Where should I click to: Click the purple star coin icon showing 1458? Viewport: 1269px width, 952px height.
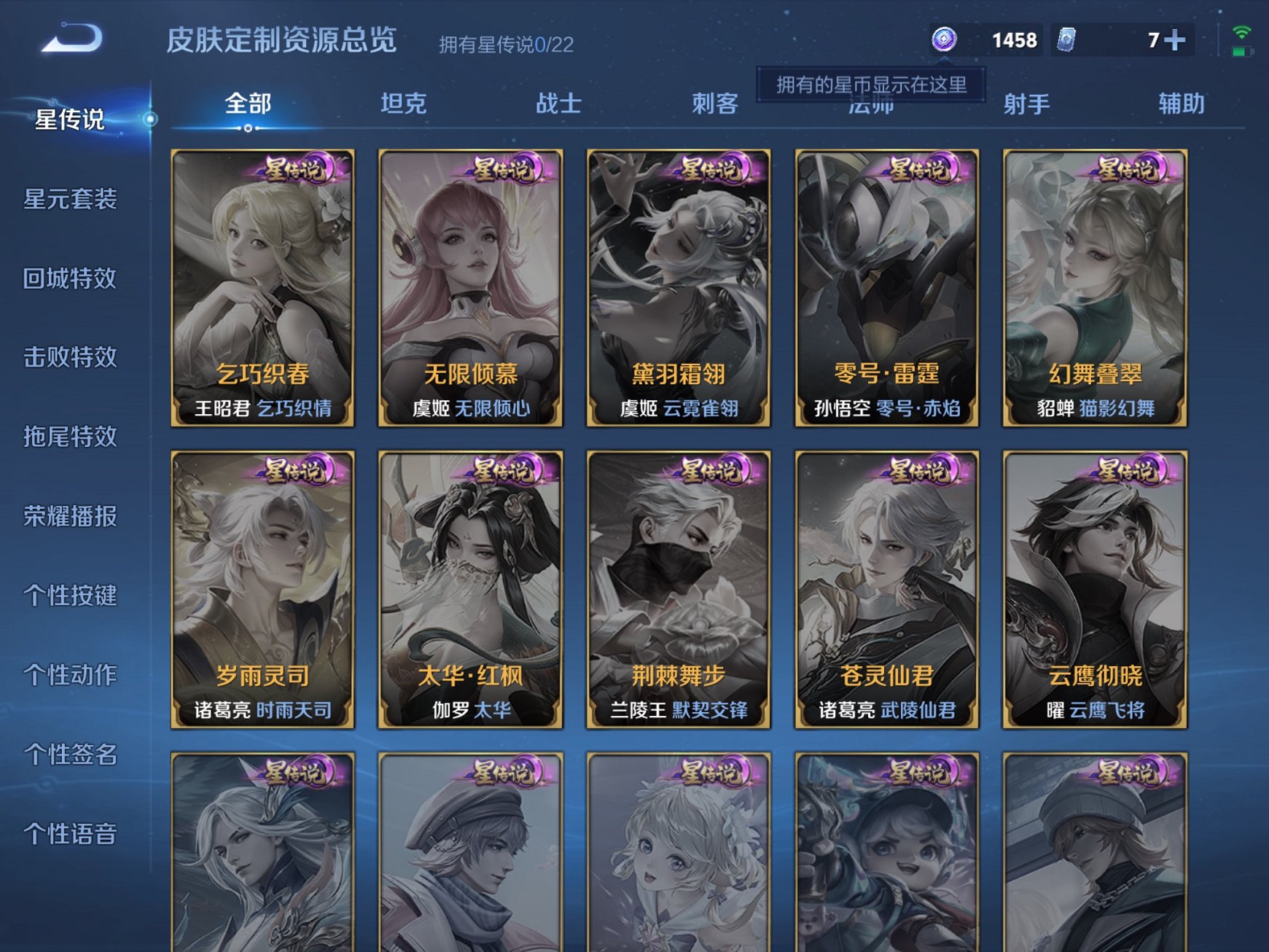tap(945, 40)
